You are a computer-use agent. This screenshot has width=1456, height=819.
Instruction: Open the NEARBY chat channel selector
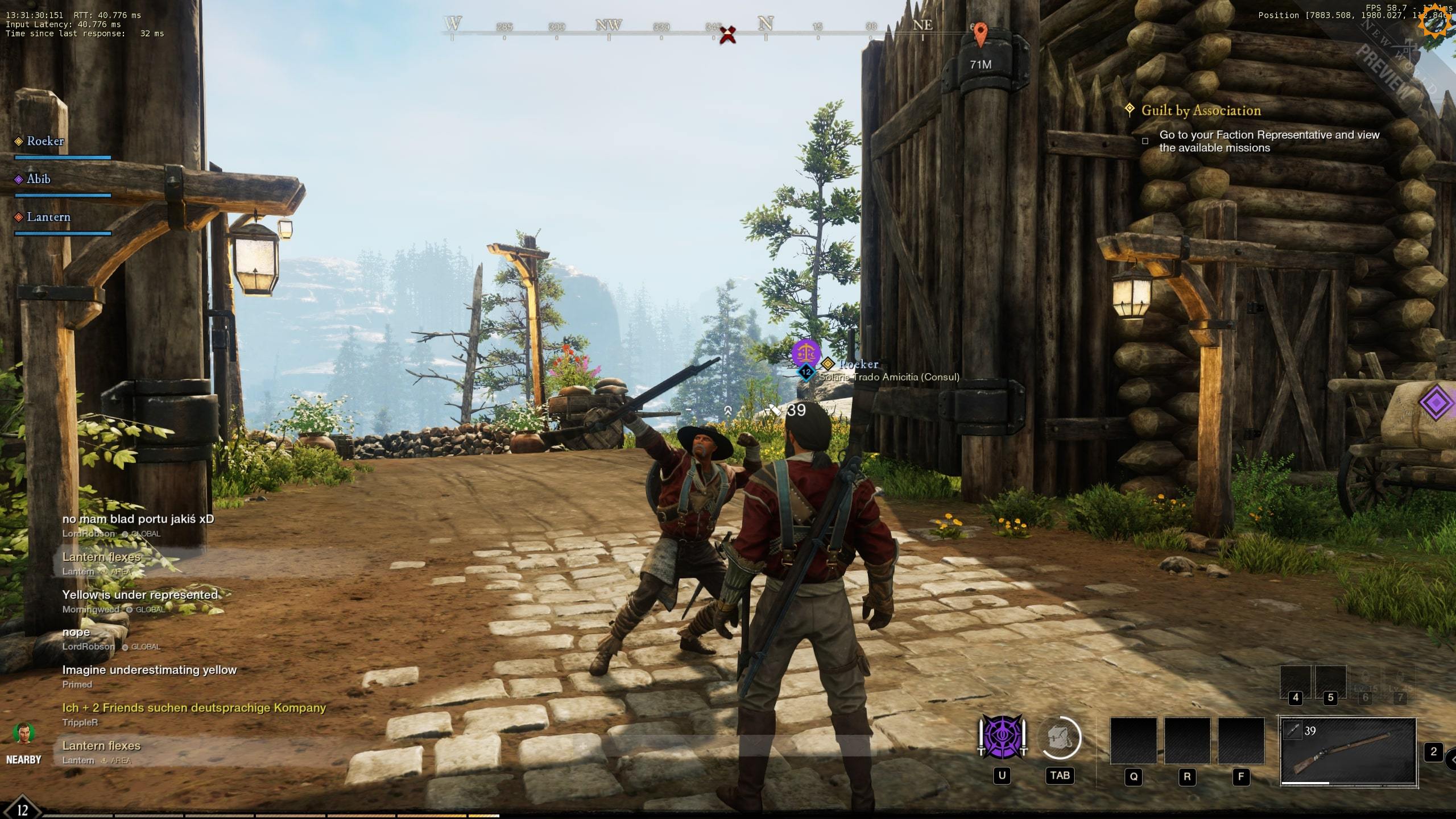pyautogui.click(x=23, y=742)
